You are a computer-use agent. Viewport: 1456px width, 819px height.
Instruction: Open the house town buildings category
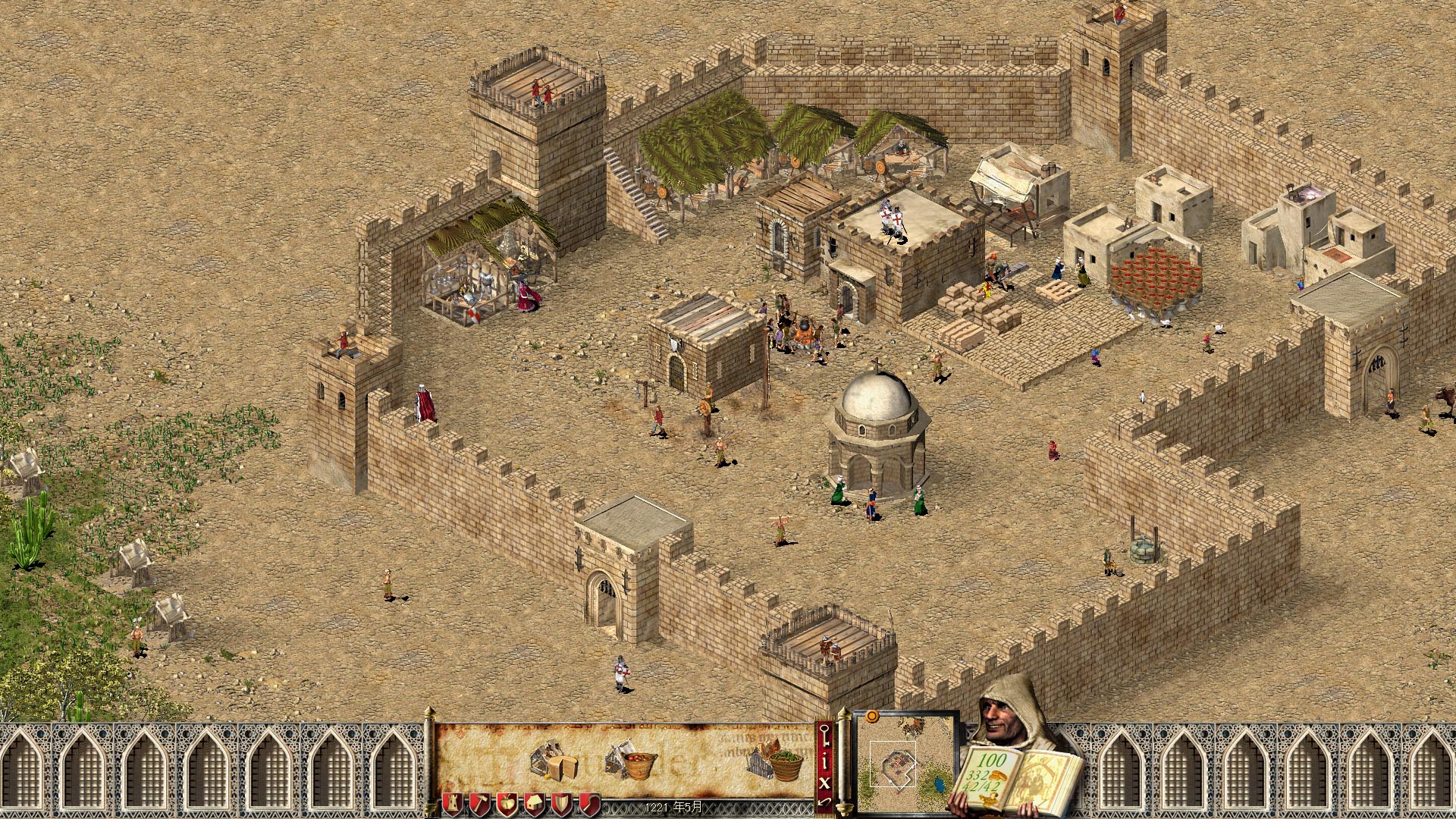534,804
